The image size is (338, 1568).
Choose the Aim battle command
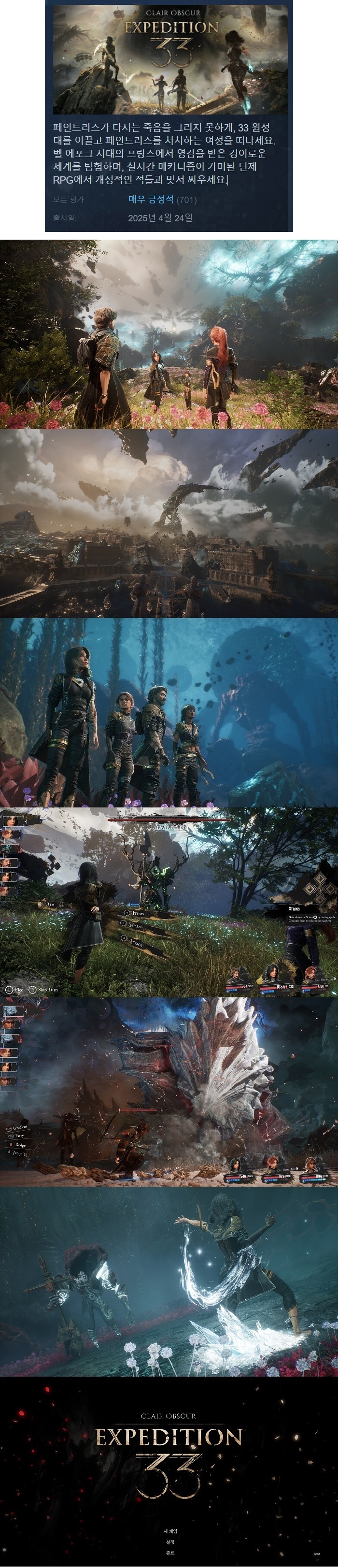click(50, 905)
